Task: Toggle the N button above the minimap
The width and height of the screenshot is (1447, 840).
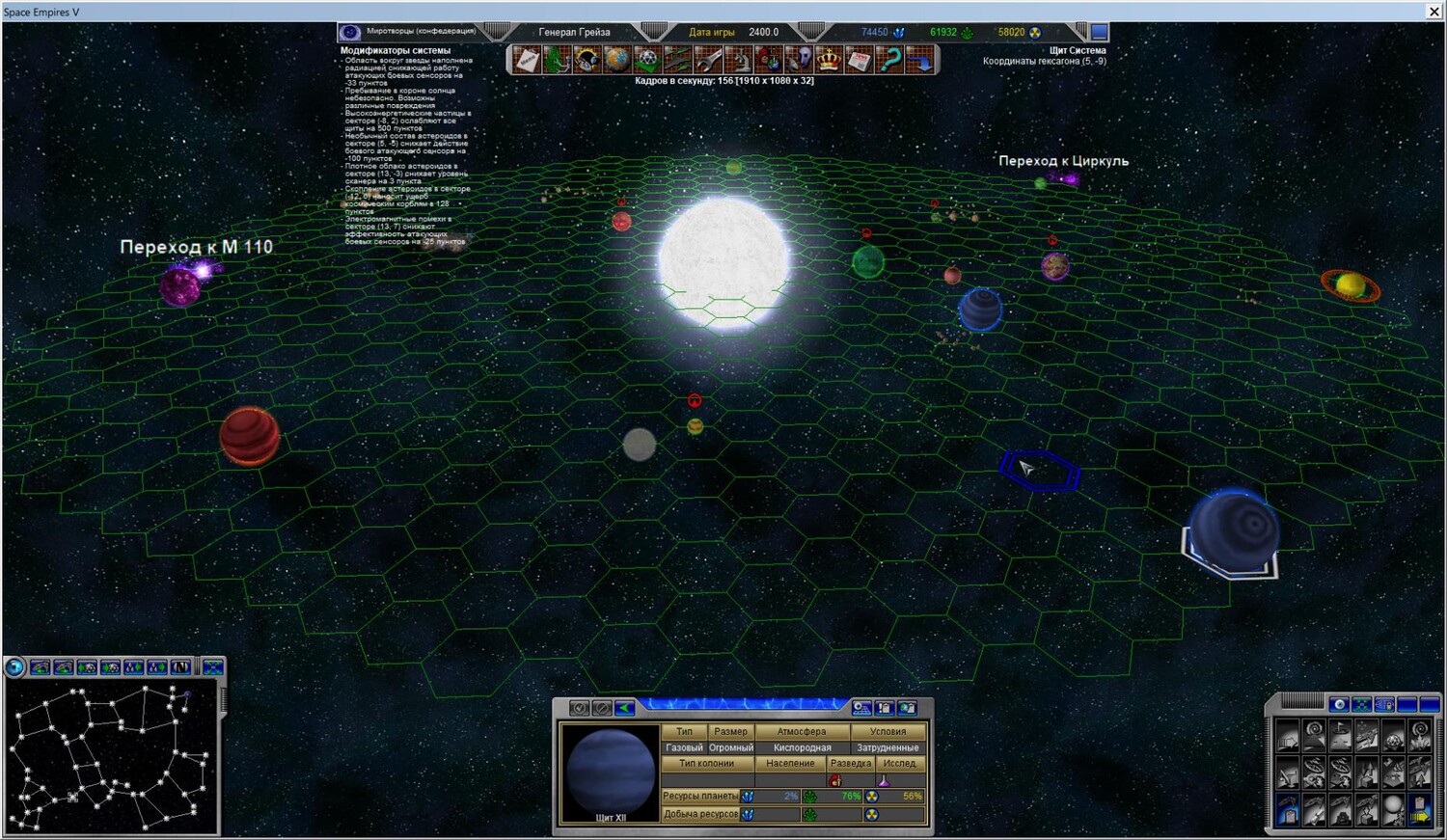Action: pyautogui.click(x=180, y=667)
